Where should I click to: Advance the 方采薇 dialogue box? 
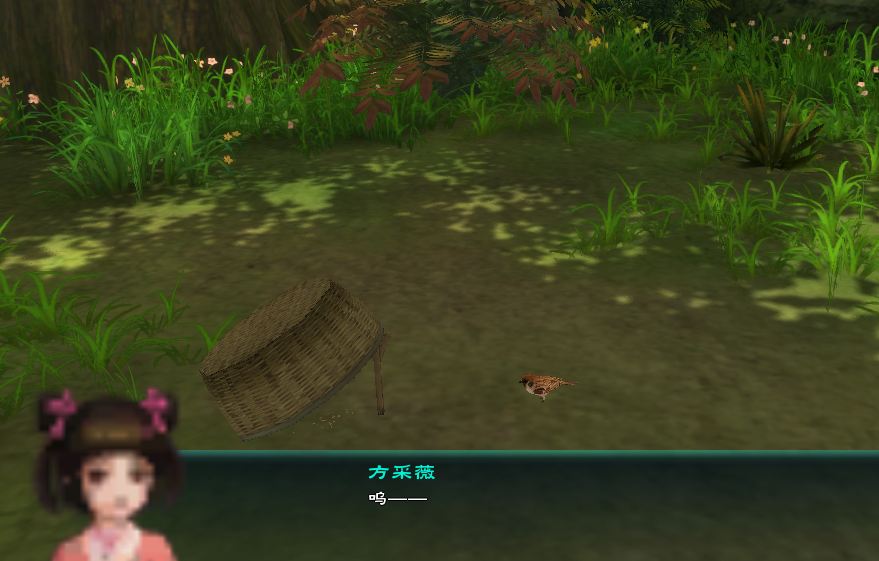point(530,505)
